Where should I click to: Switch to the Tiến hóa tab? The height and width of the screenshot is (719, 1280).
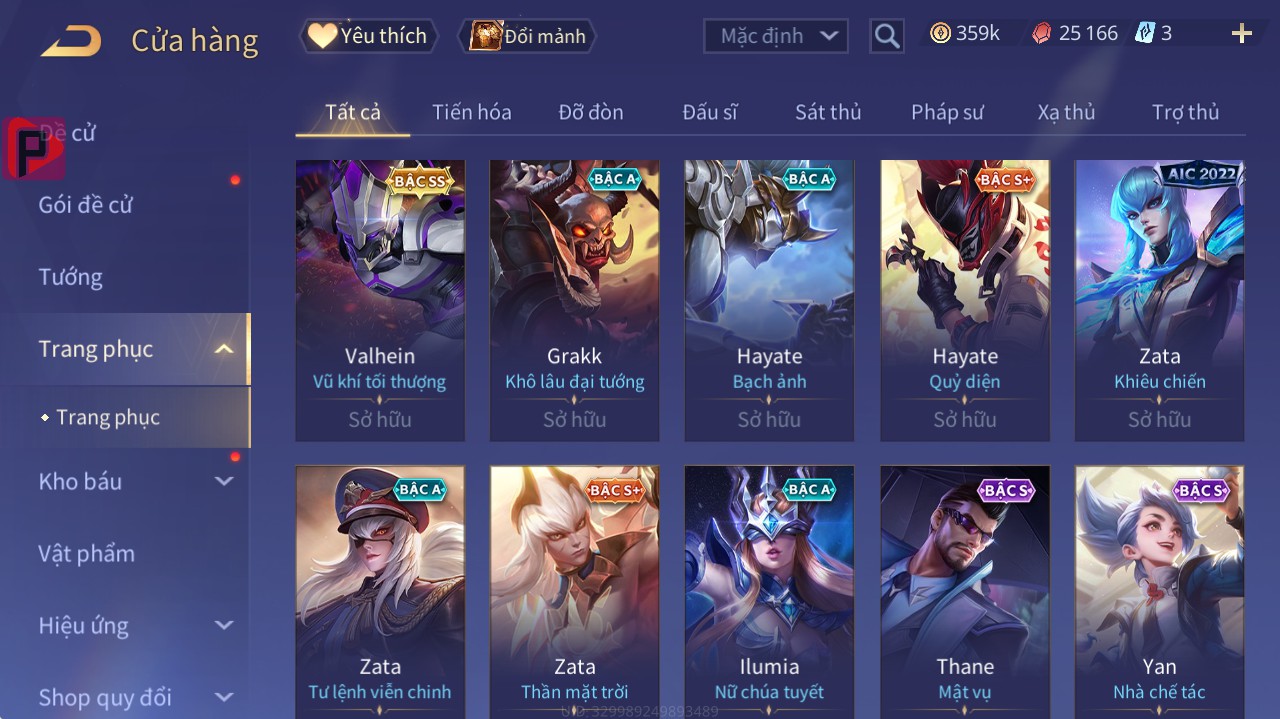point(471,112)
